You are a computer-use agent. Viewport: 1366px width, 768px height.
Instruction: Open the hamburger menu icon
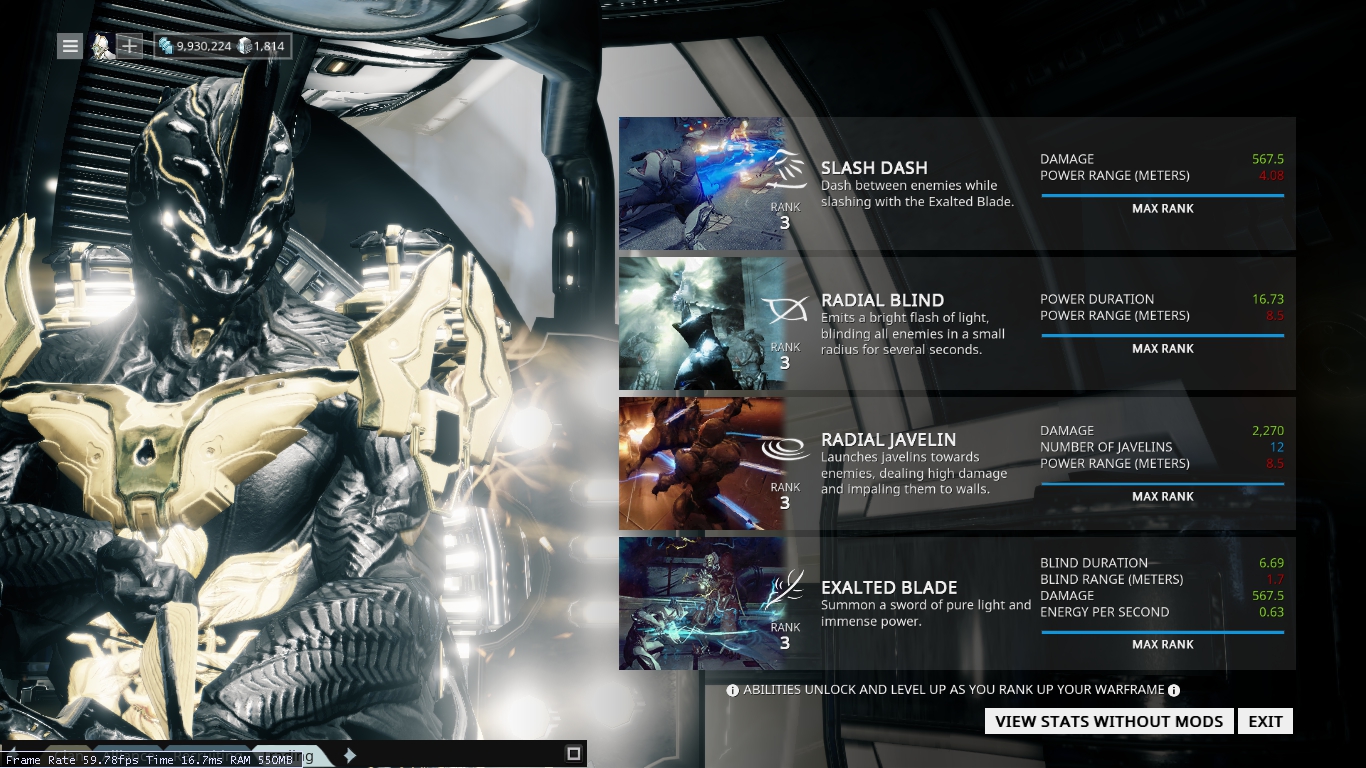(69, 45)
